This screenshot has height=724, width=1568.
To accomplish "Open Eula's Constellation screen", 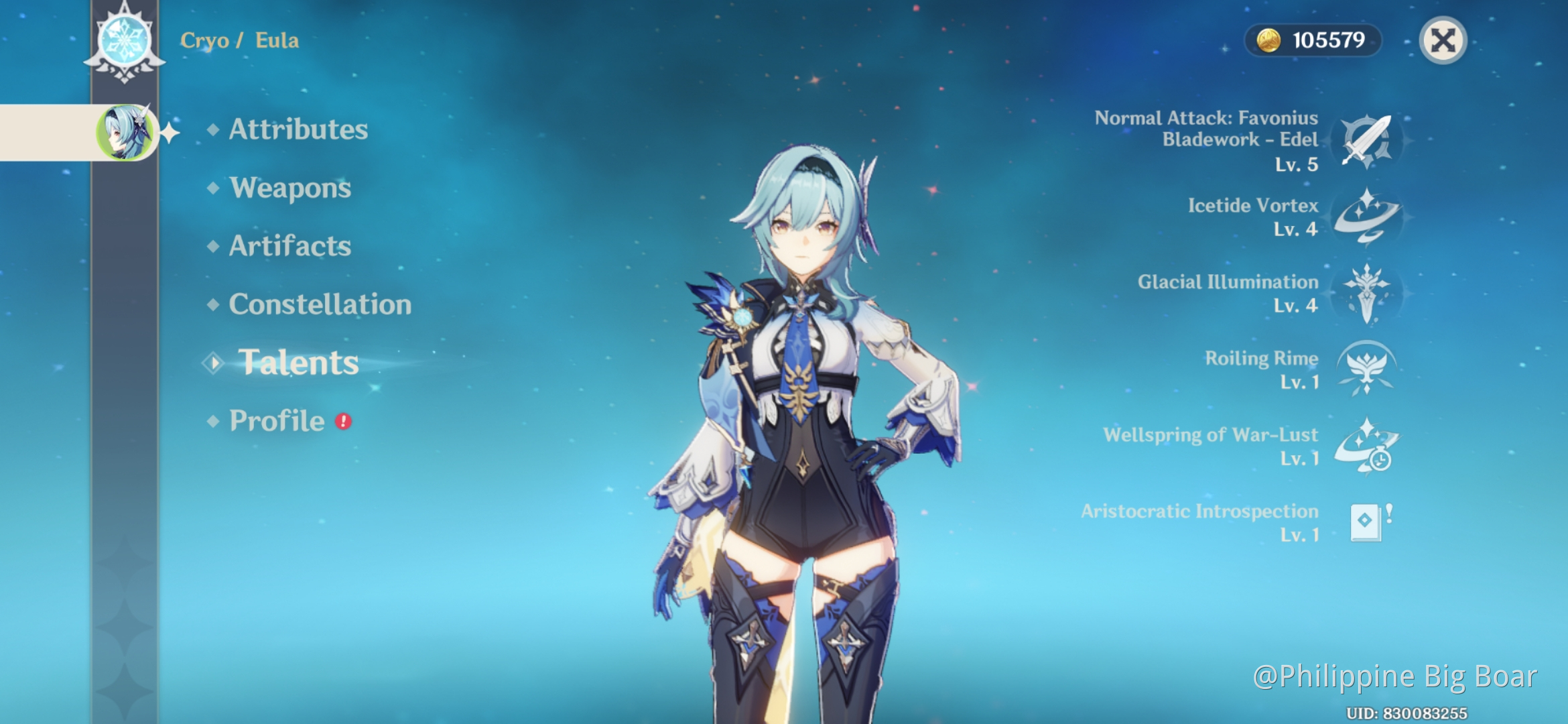I will point(320,304).
